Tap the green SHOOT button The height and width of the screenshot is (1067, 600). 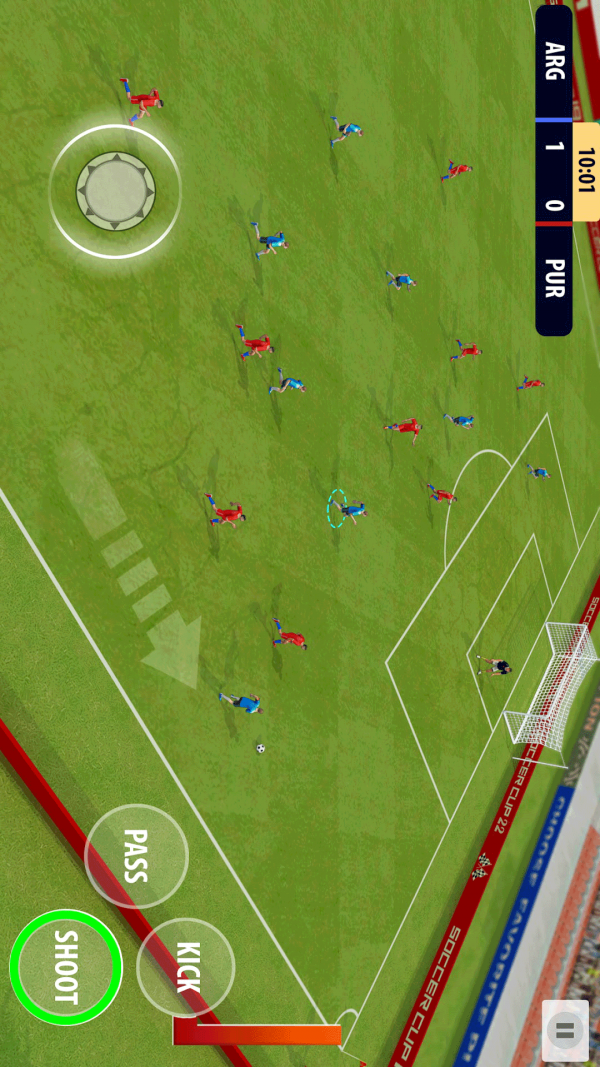tap(66, 967)
